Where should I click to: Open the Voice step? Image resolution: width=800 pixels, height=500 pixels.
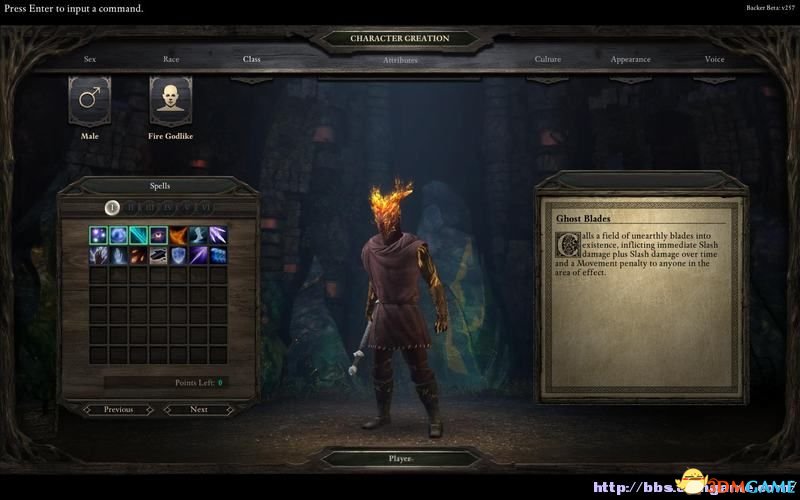coord(715,59)
